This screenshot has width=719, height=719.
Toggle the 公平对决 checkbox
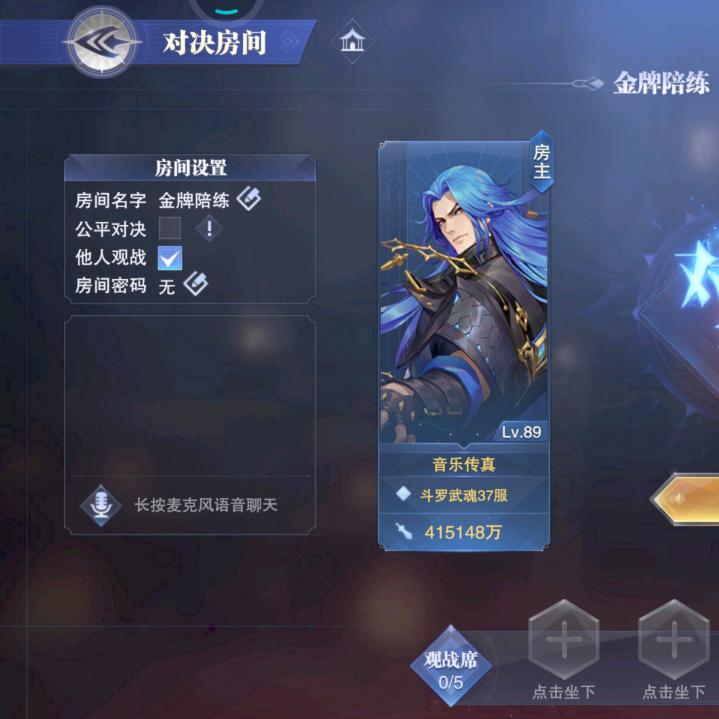(x=170, y=228)
